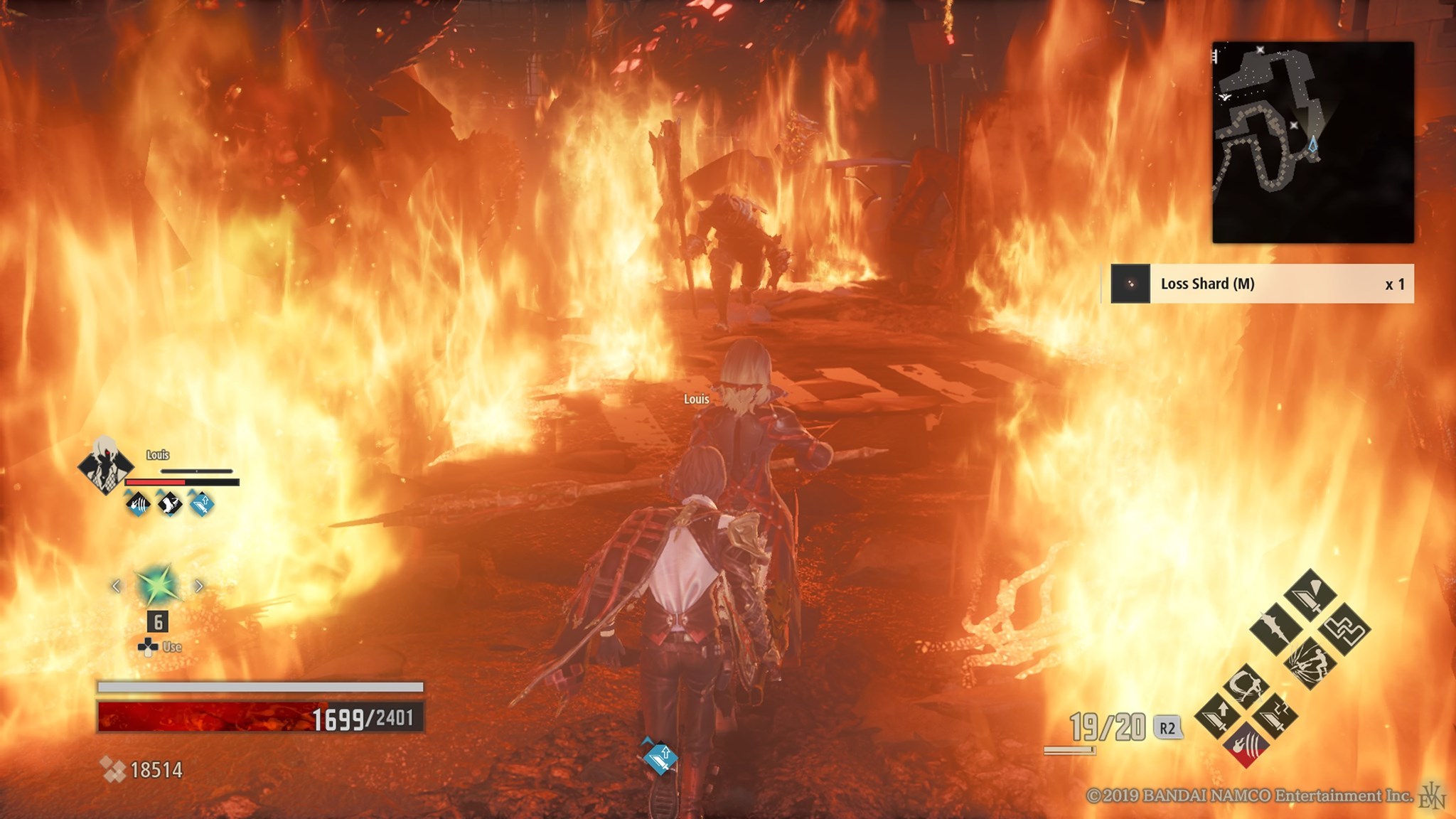The width and height of the screenshot is (1456, 819).
Task: Open the minimap in the corner
Action: [1312, 141]
